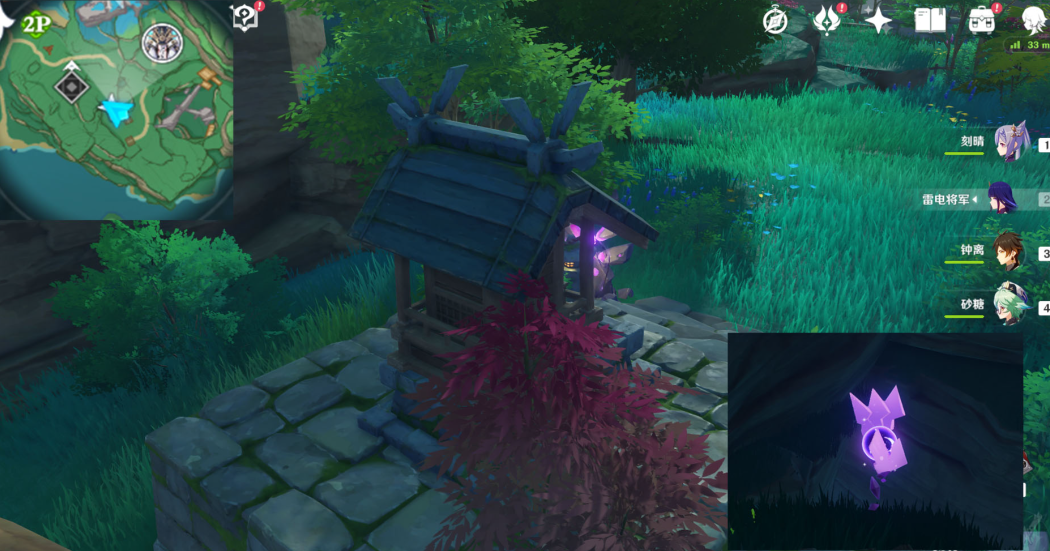Enlarge the purple Electroculus inset picture
This screenshot has width=1050, height=551.
(x=875, y=440)
